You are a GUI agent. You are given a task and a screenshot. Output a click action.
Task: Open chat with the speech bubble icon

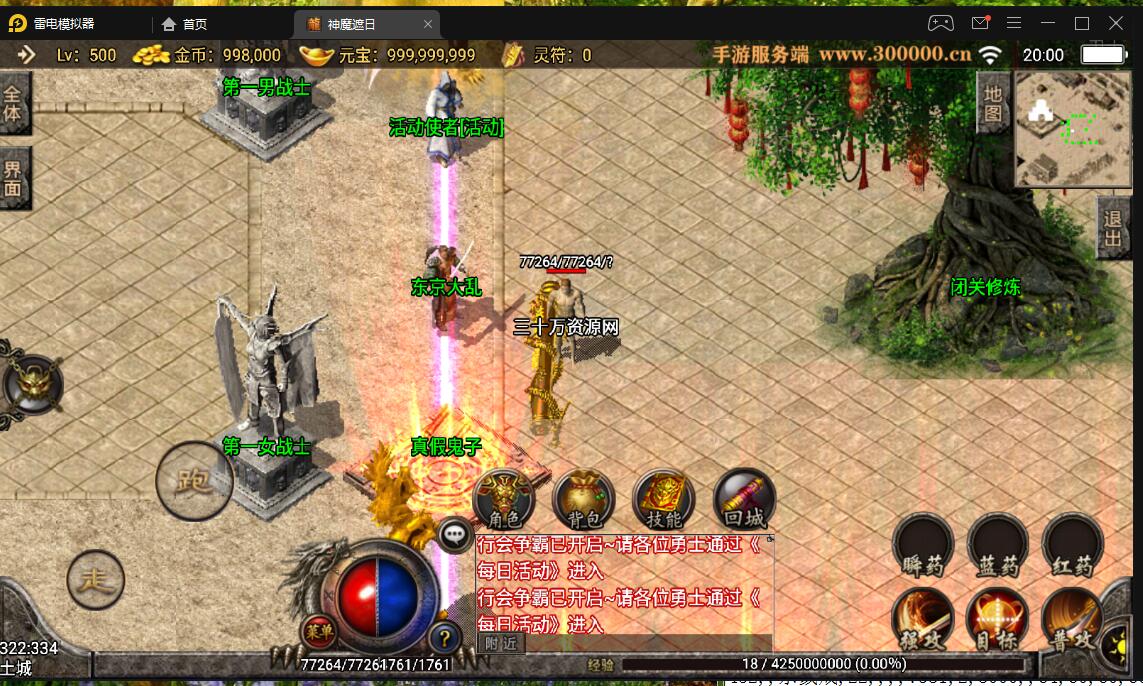(455, 536)
